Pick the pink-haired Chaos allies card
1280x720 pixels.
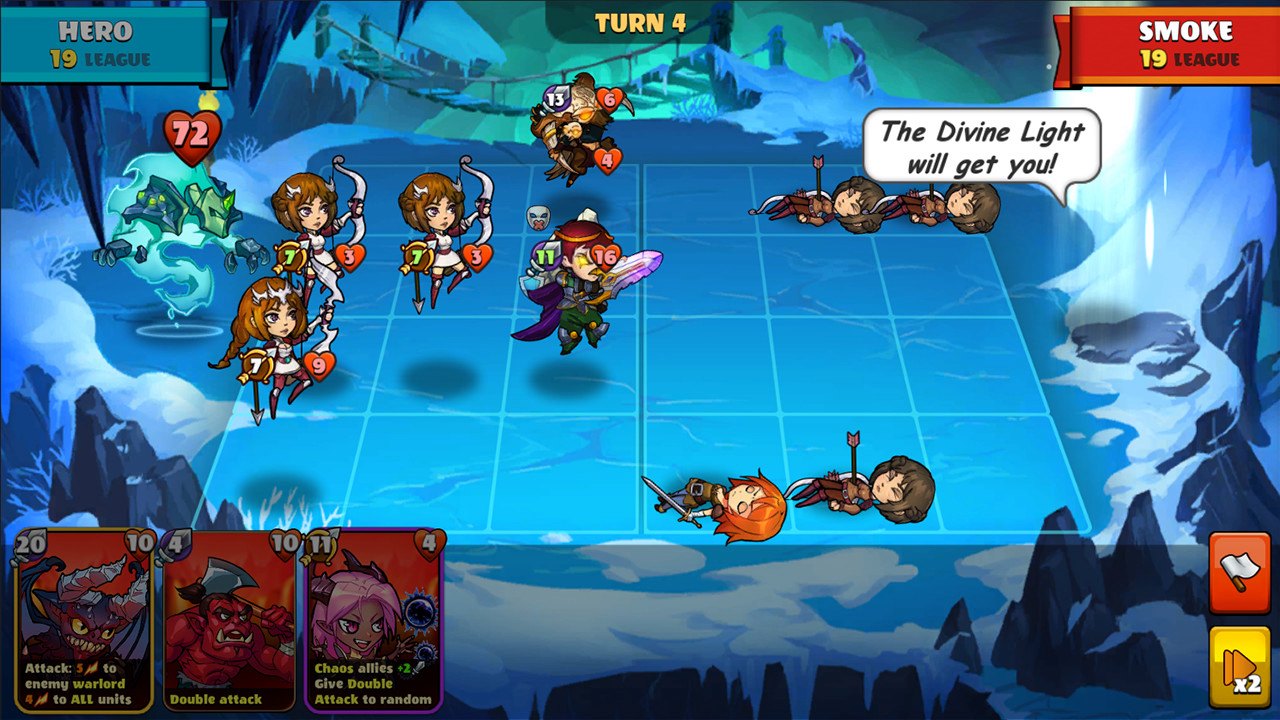coord(374,620)
